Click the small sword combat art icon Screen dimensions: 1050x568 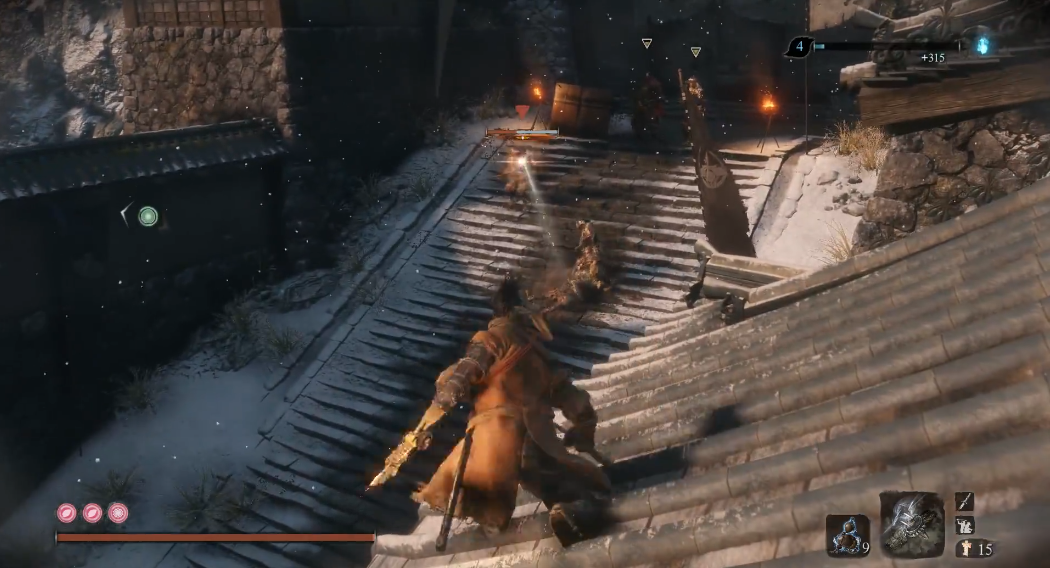(964, 501)
